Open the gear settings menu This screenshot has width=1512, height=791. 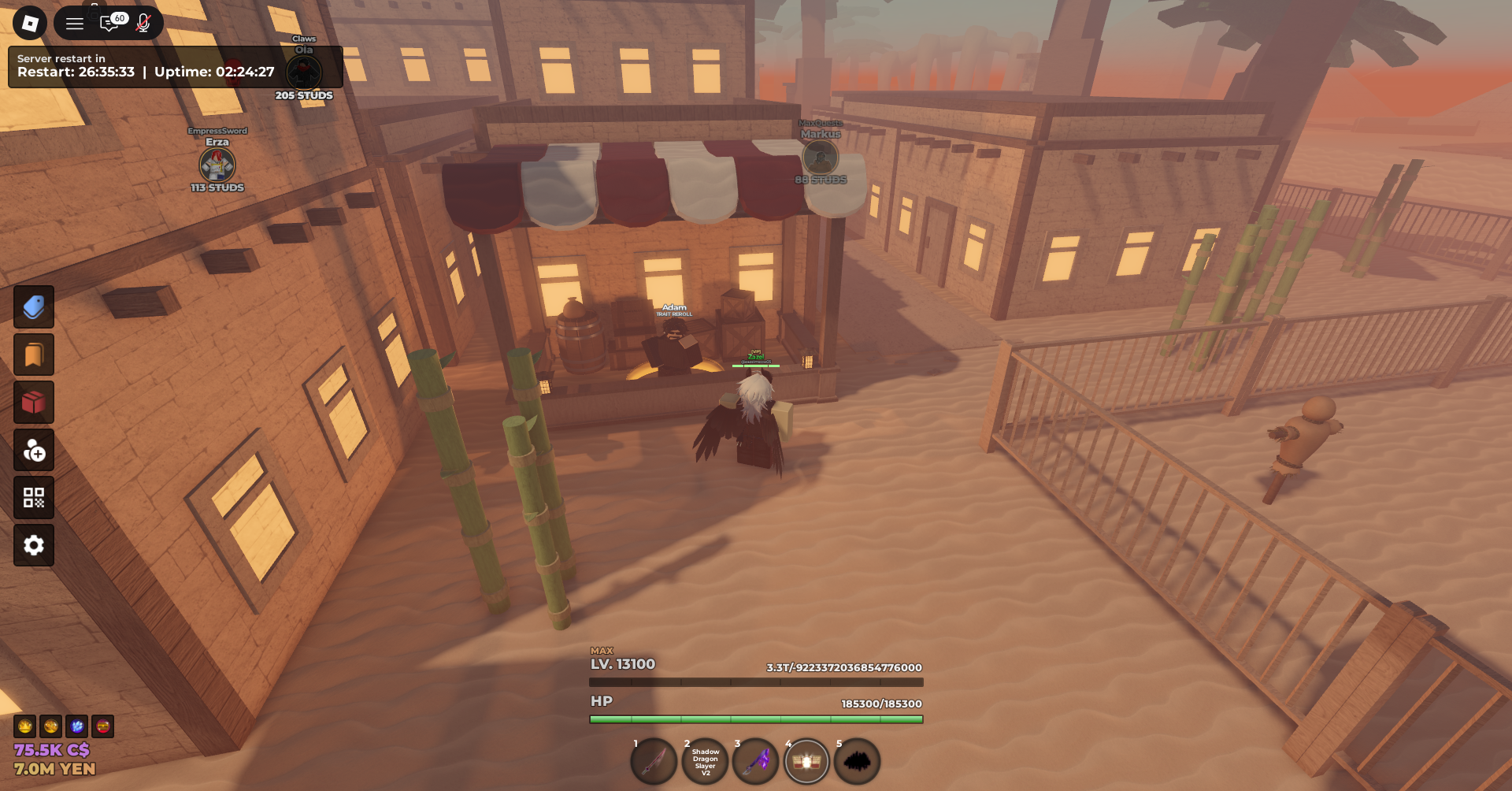[34, 545]
